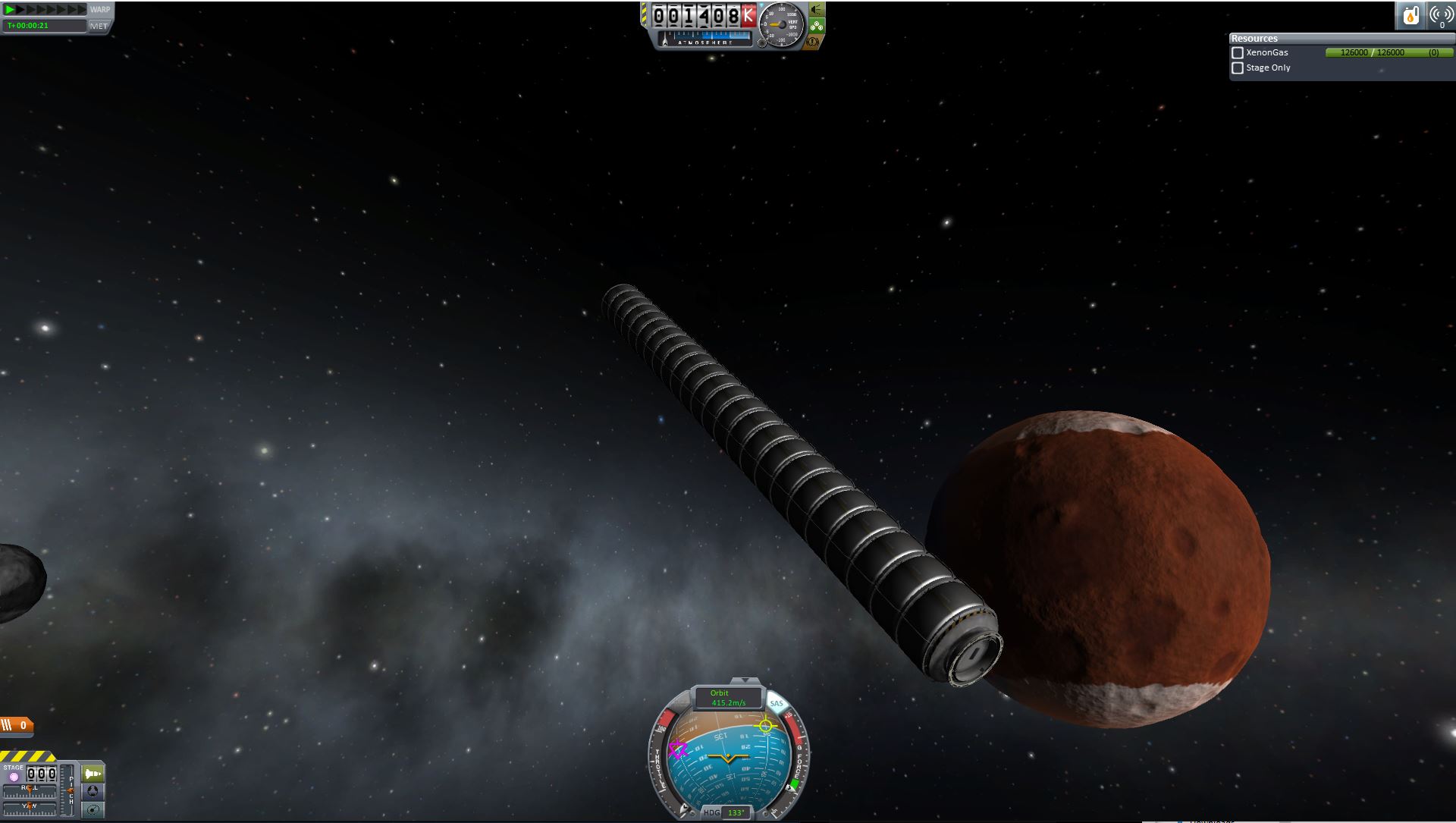Enable the Stage Only checkbox
Viewport: 1456px width, 823px height.
pos(1238,68)
